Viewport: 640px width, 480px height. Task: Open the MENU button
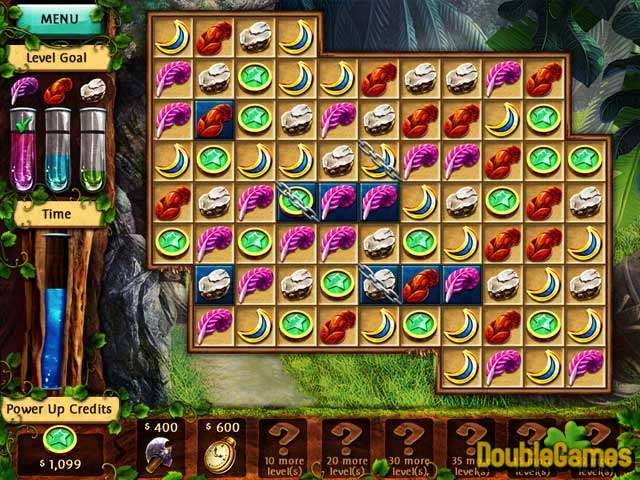click(59, 18)
